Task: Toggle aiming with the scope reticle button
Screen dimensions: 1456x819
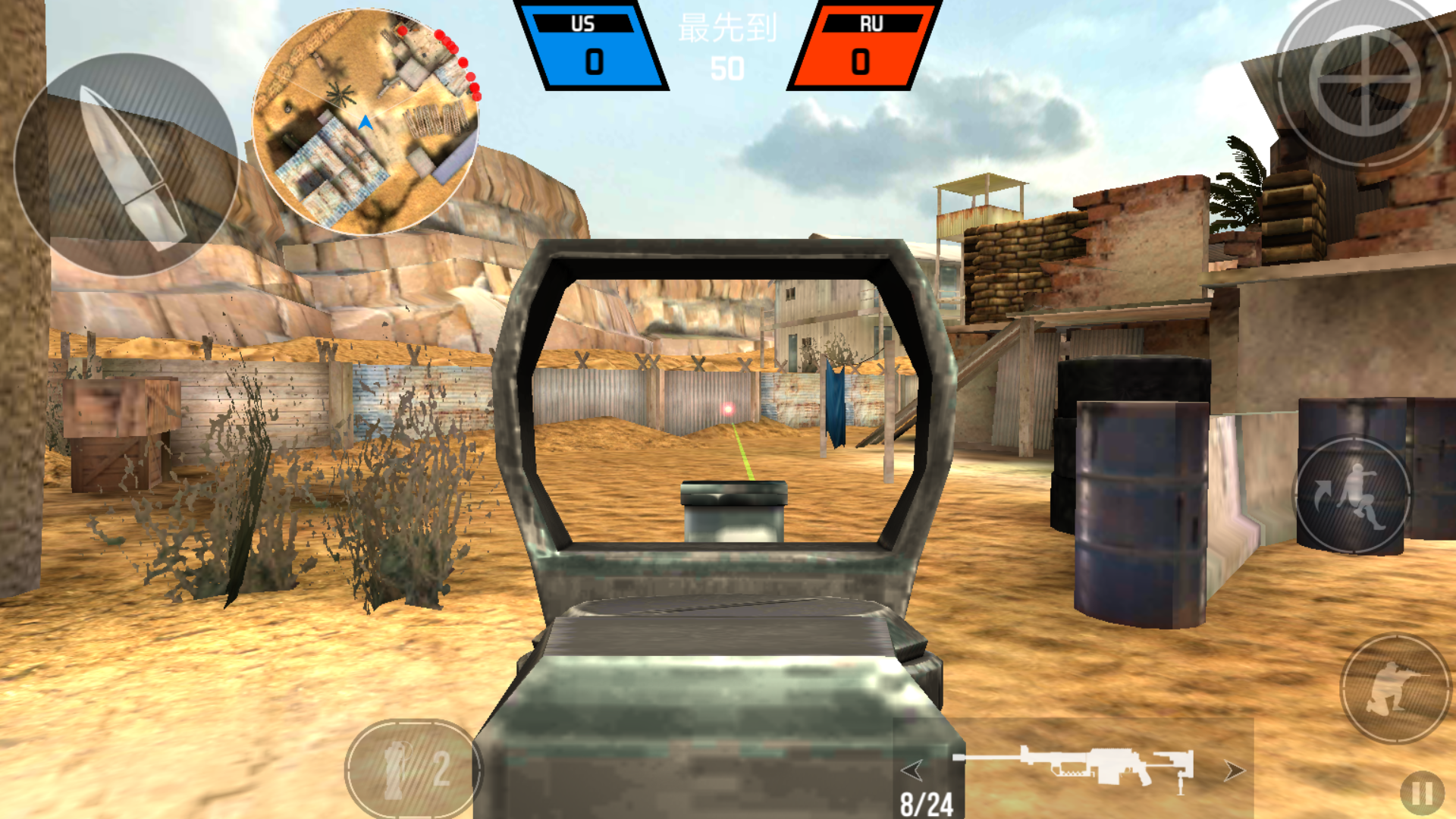Action: tap(1365, 83)
